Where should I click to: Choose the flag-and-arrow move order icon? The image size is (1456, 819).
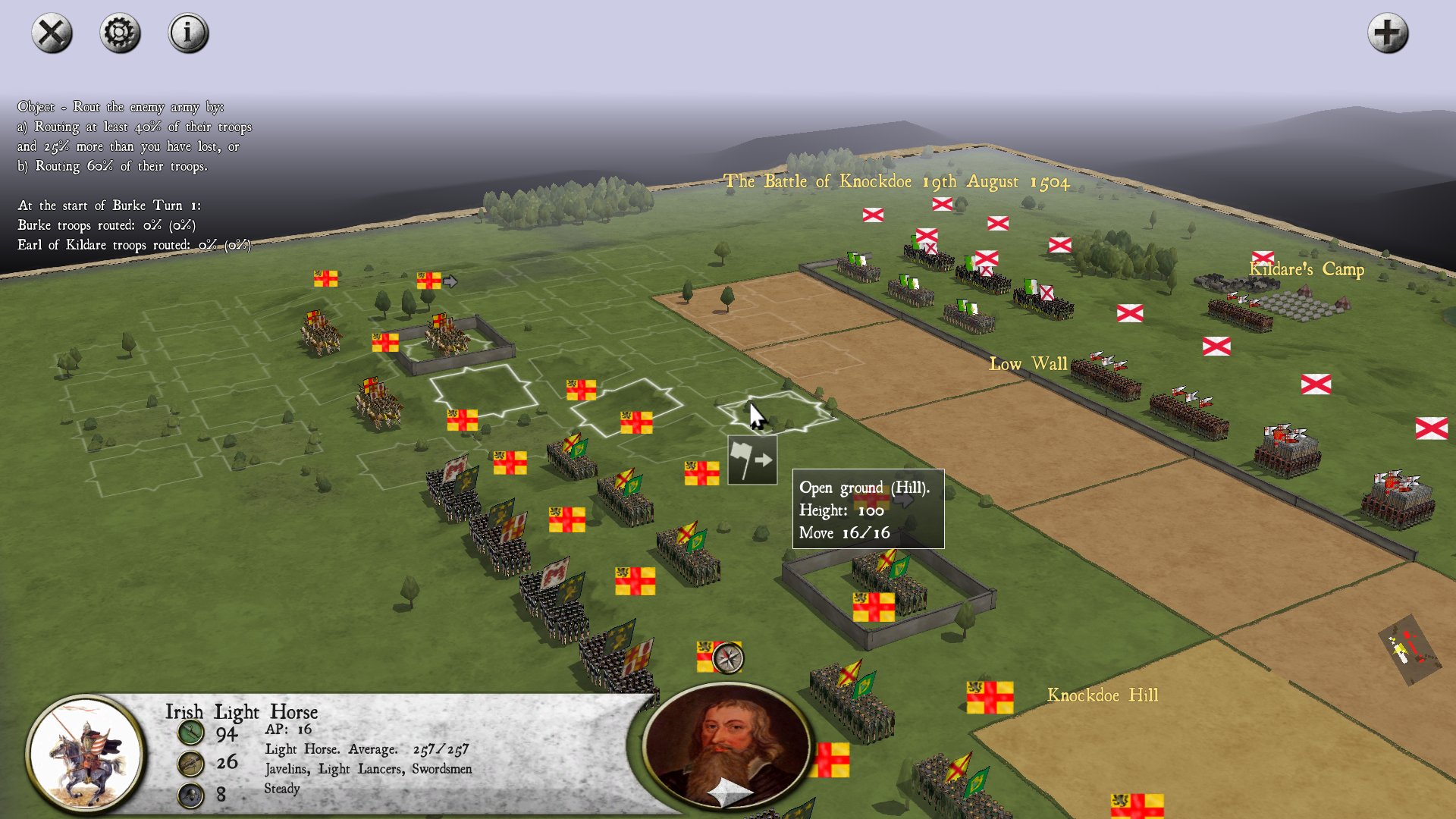coord(752,460)
